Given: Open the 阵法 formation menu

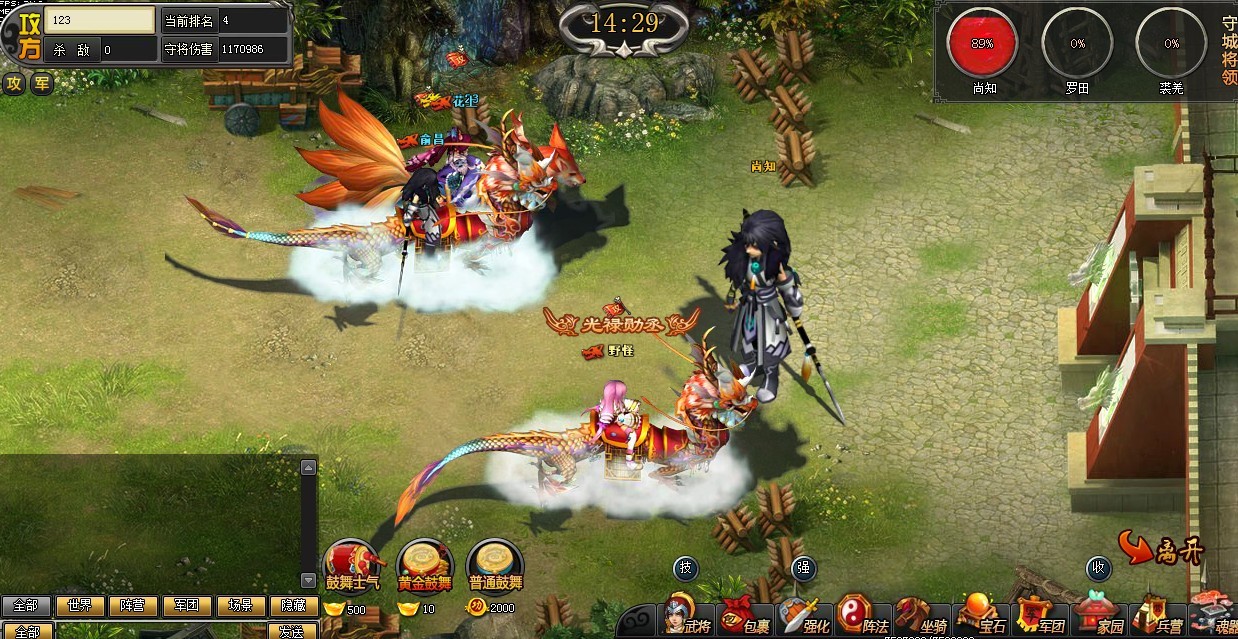Looking at the screenshot, I should coord(863,619).
